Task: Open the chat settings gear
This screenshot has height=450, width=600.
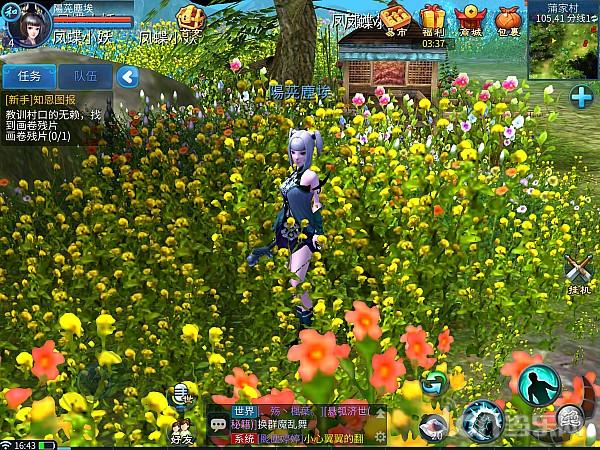Action: coord(379,437)
